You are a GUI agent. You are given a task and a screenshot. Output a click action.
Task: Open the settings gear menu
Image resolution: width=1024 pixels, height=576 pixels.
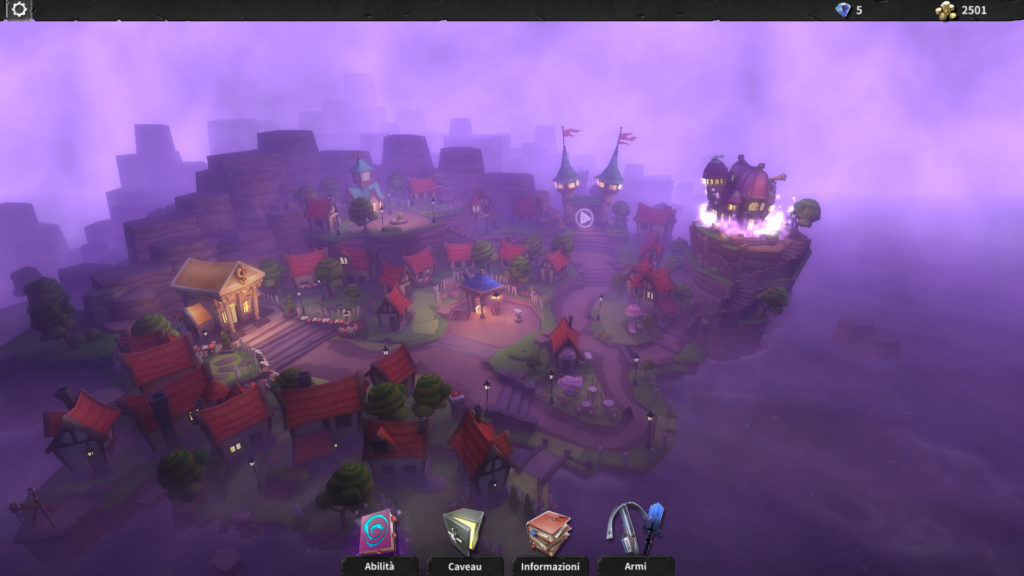click(x=19, y=10)
